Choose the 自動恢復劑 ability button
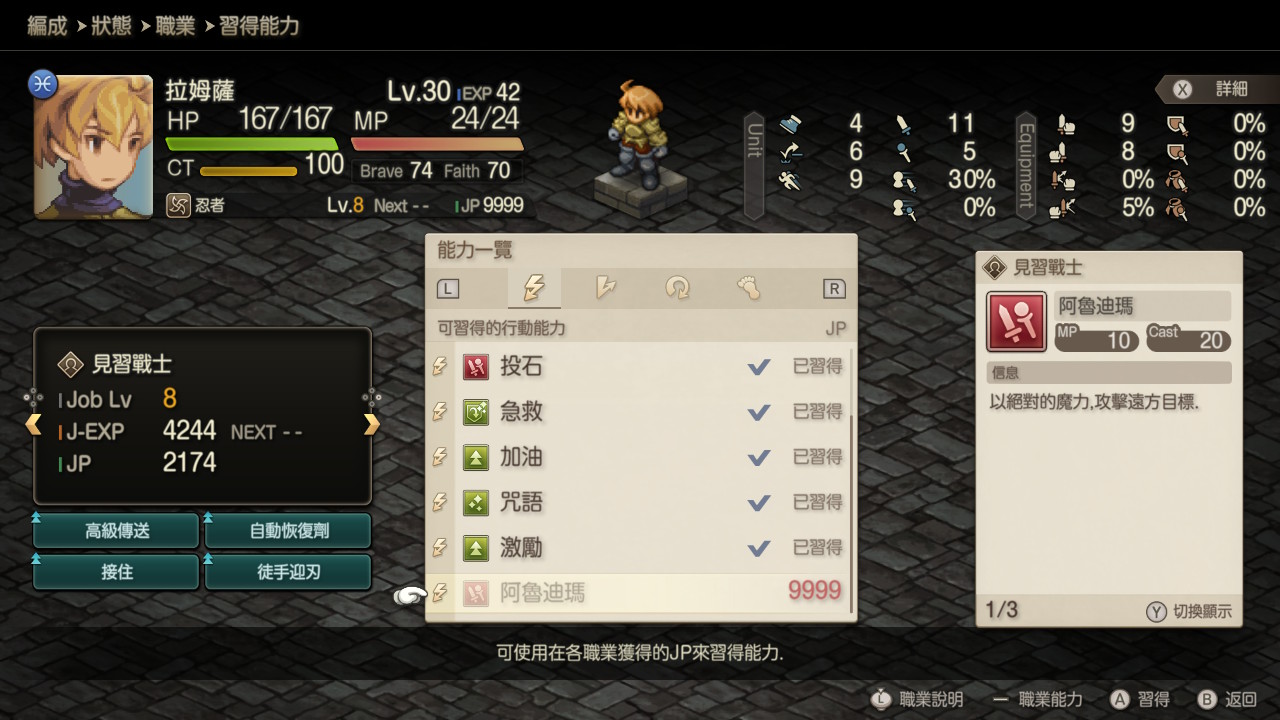Screen dimensions: 1280x720 pyautogui.click(x=288, y=531)
